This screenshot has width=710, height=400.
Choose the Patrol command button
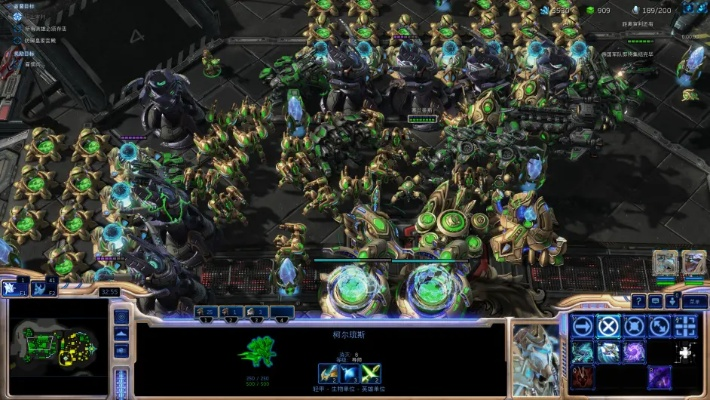[x=660, y=326]
